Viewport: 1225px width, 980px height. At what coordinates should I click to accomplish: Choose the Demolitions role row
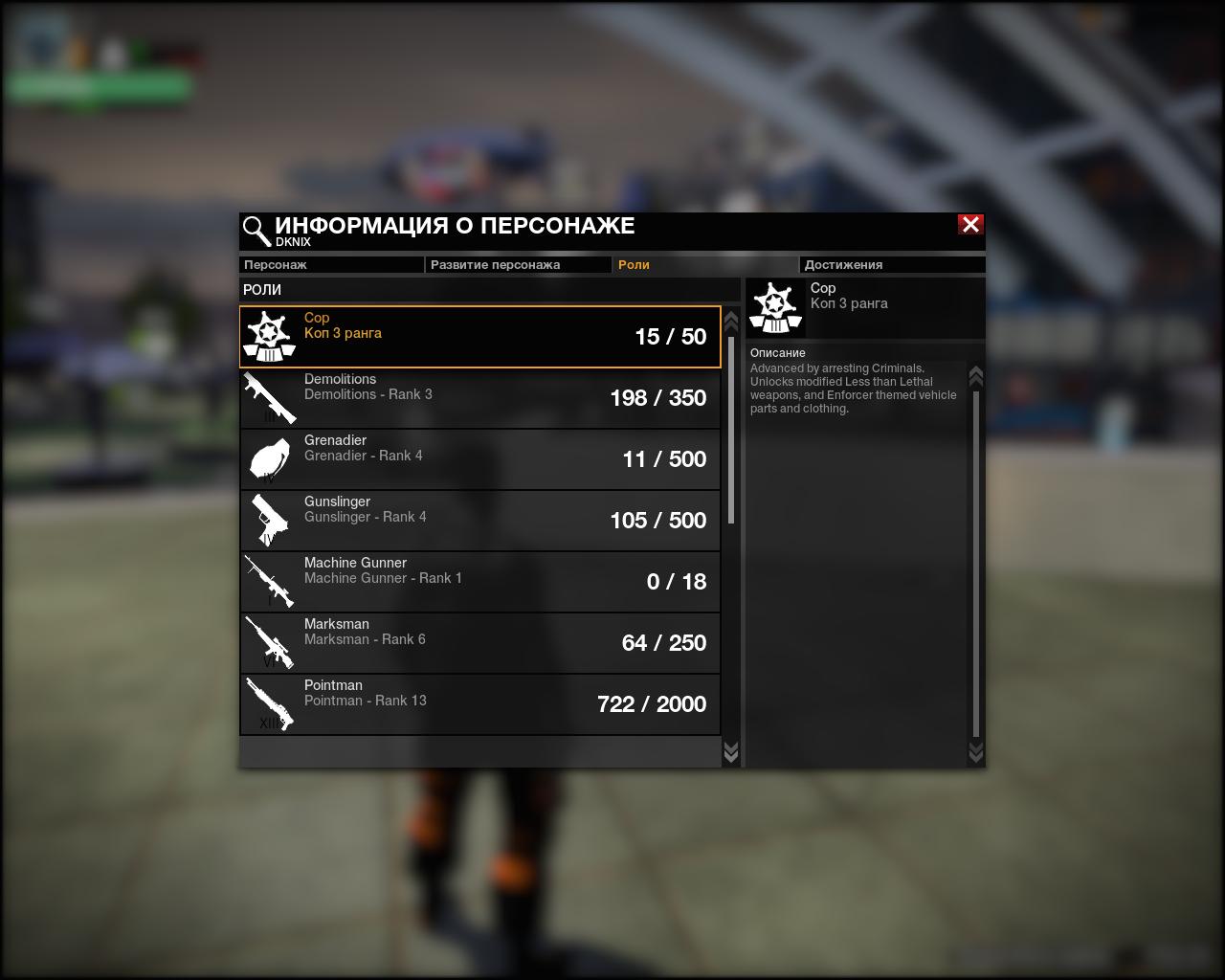coord(479,398)
